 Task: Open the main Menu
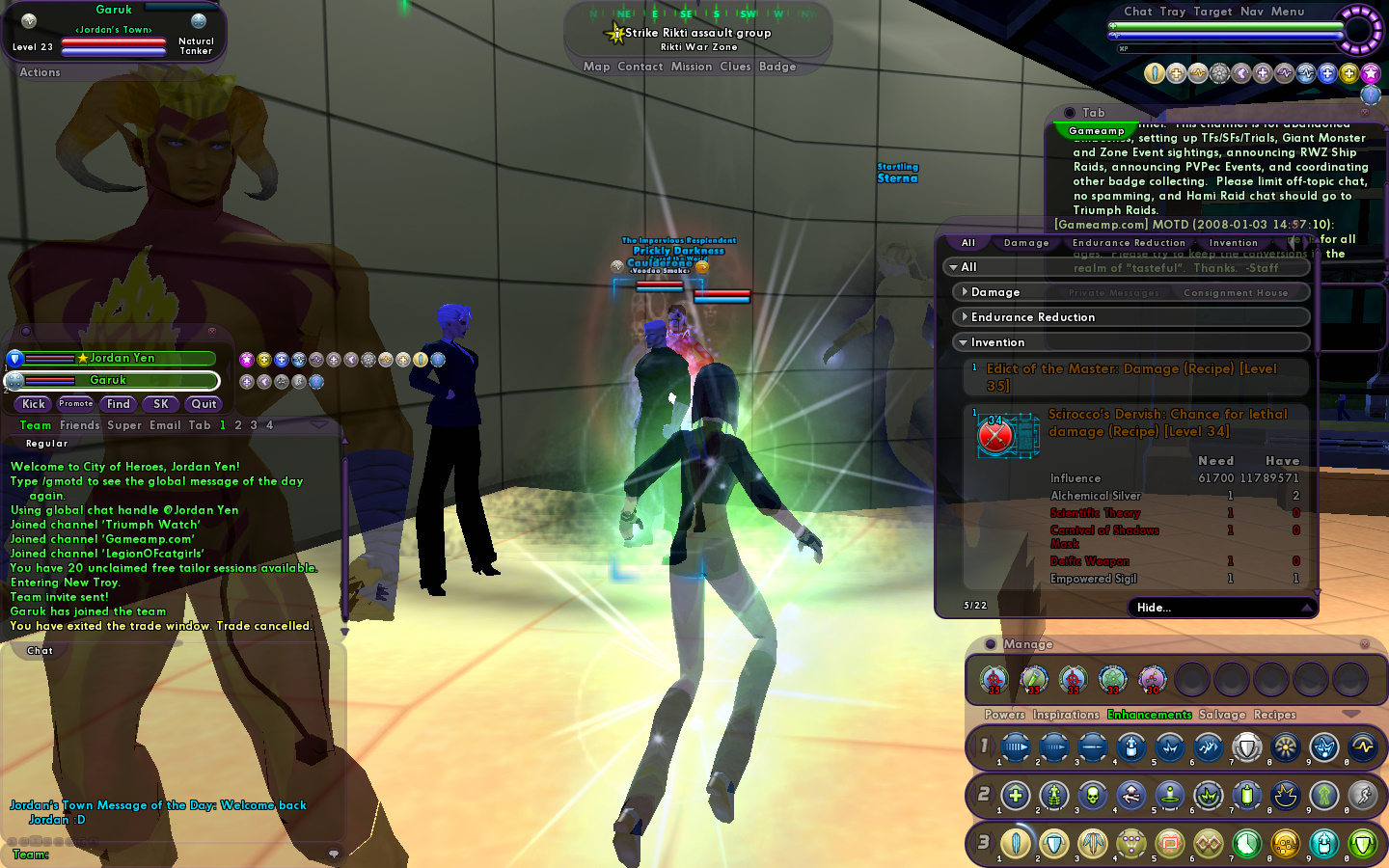point(1287,12)
